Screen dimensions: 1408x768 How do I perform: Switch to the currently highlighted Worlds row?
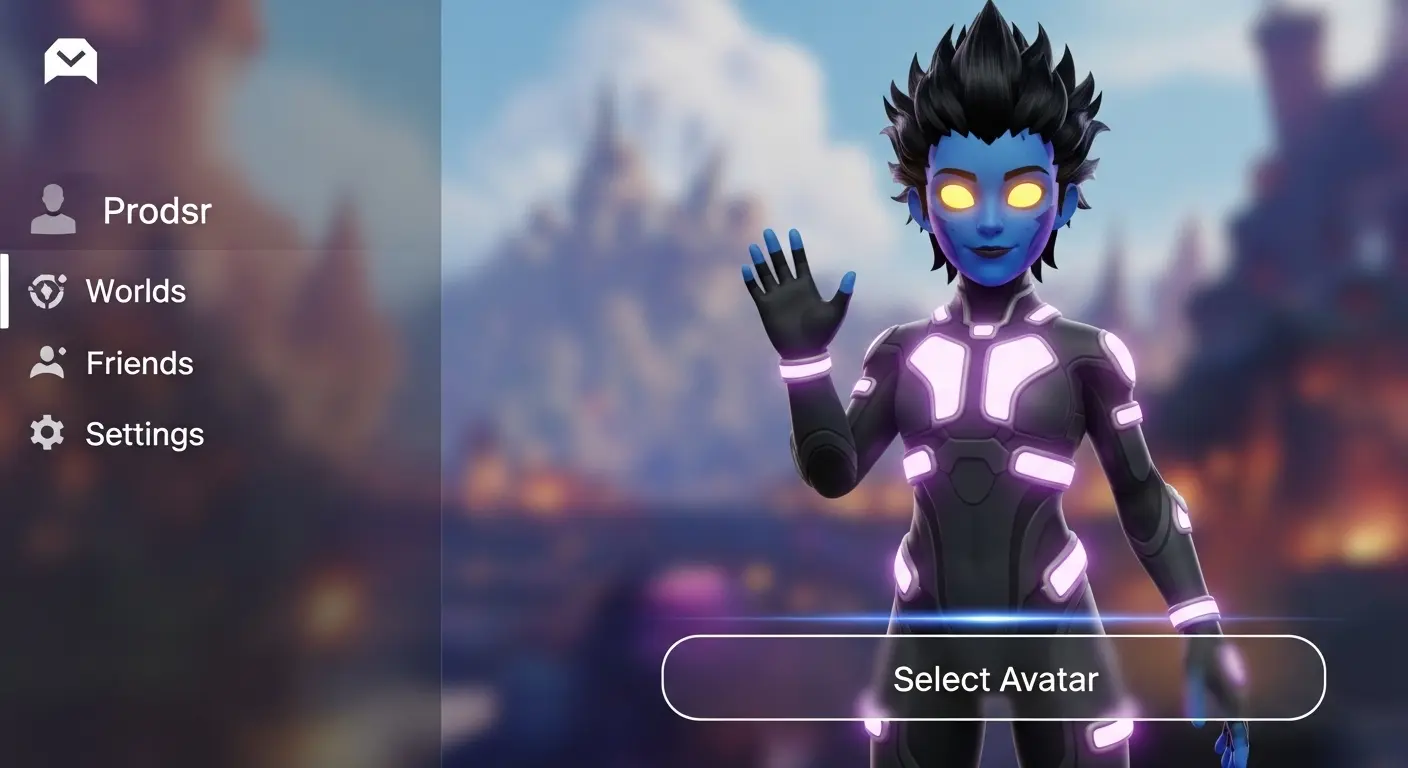tap(136, 291)
